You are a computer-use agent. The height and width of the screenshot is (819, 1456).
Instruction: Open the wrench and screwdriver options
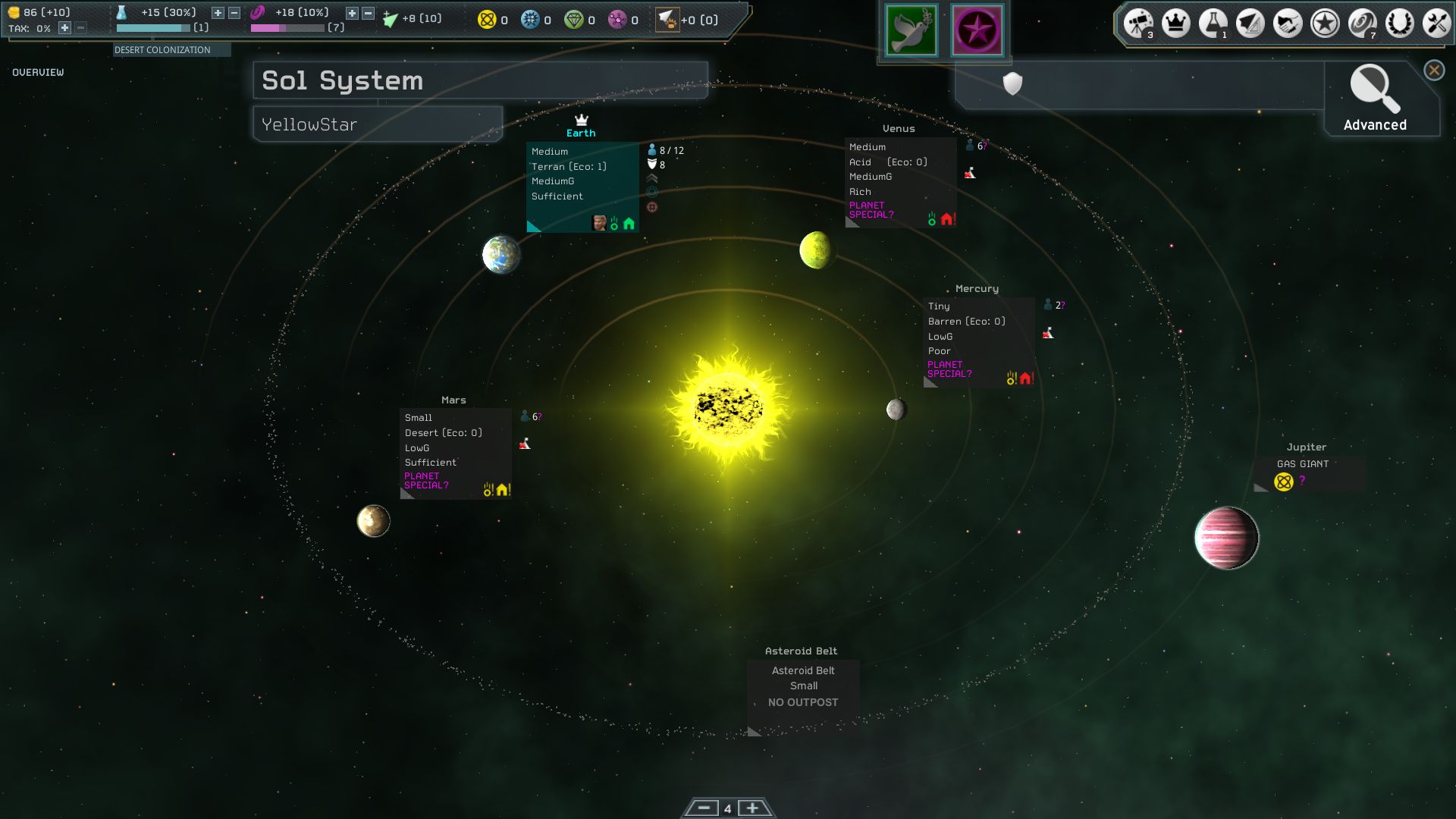1436,24
